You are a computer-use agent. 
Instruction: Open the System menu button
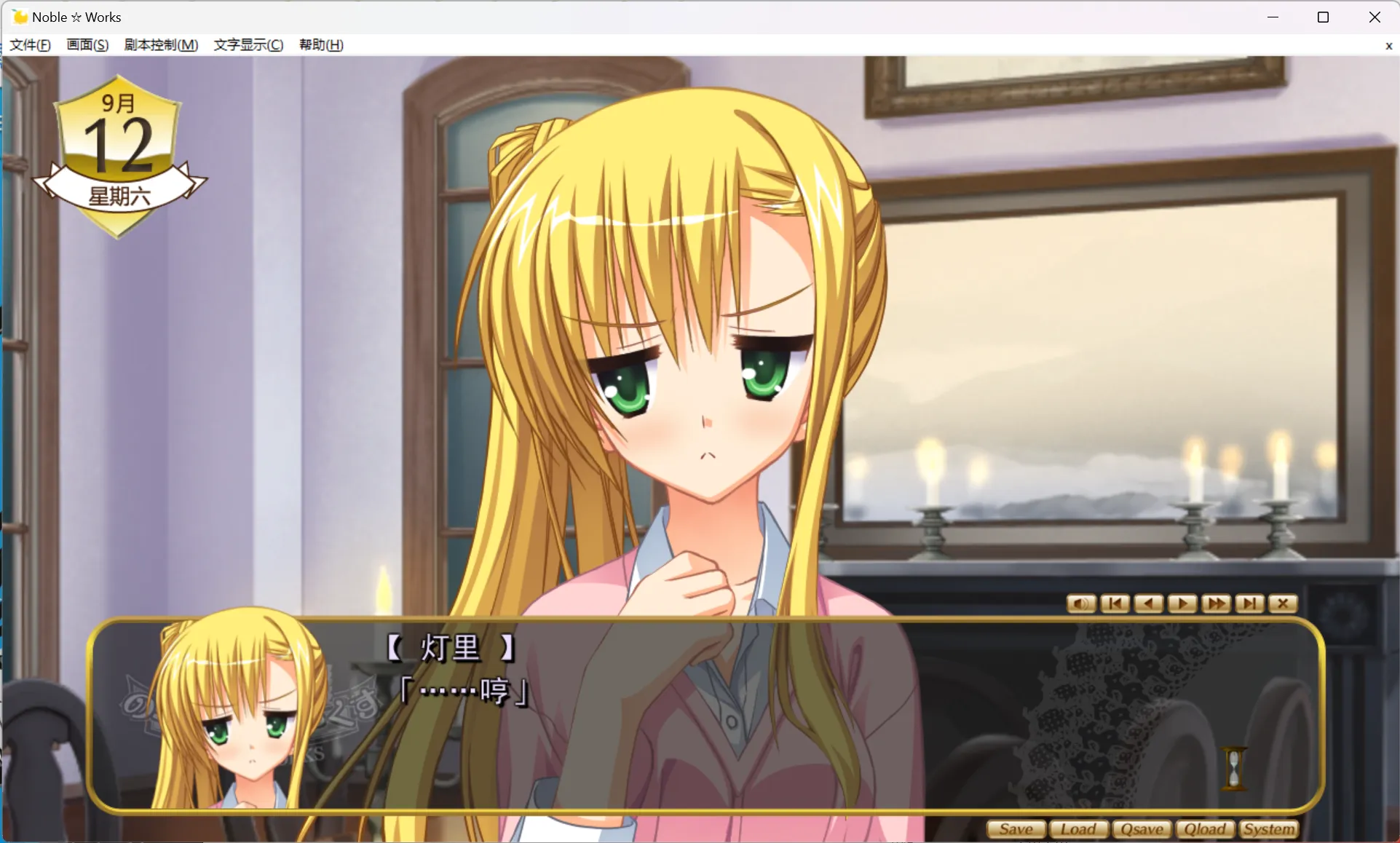[x=1269, y=829]
